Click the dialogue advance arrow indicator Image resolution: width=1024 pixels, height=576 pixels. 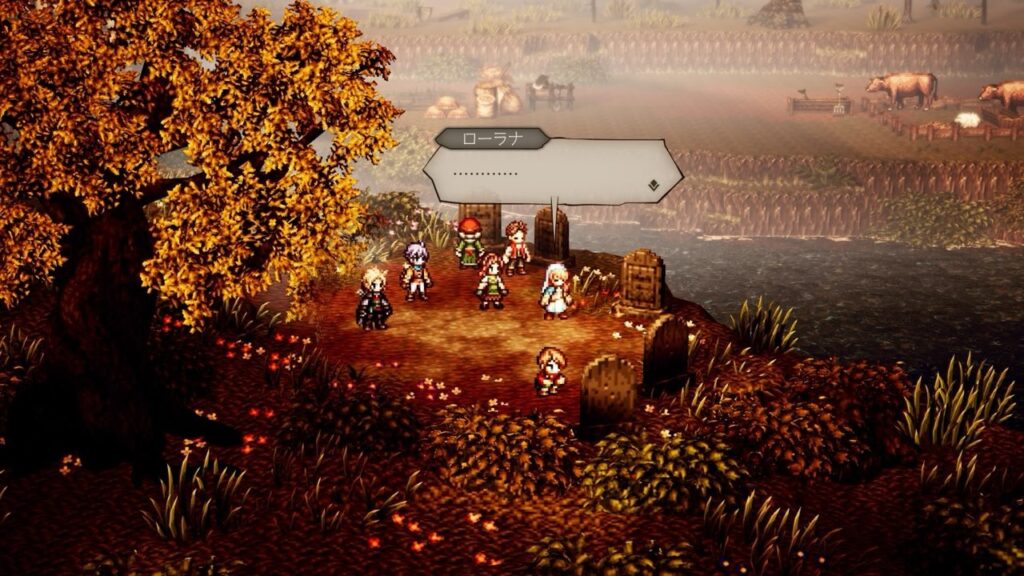point(651,184)
